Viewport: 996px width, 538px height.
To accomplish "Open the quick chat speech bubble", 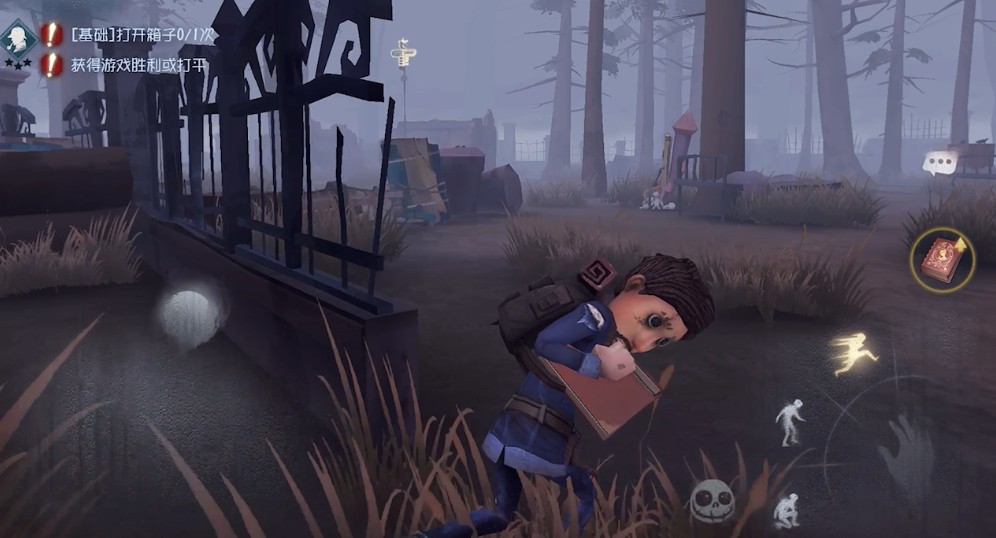I will [x=939, y=163].
